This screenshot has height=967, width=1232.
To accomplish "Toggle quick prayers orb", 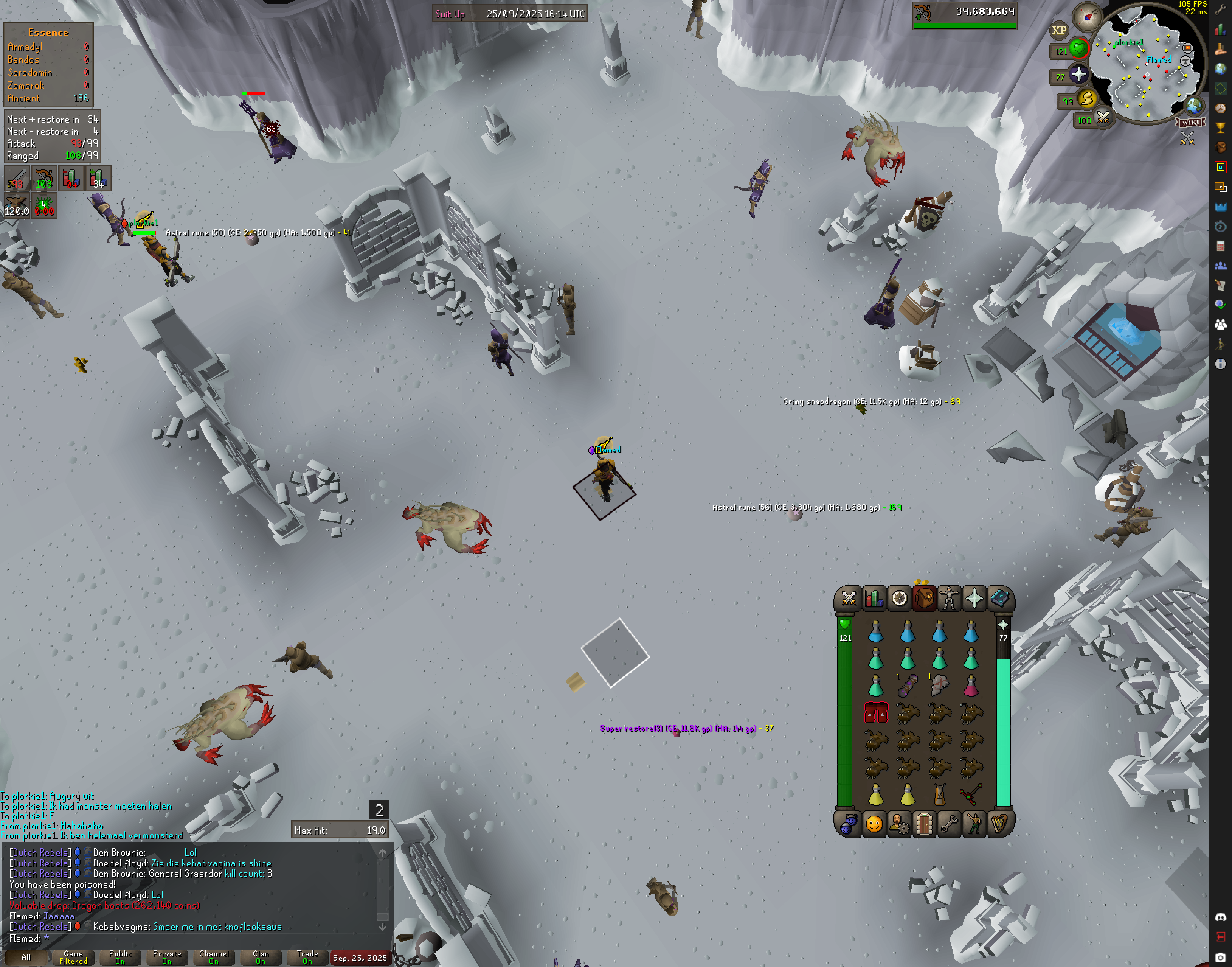I will (1078, 75).
